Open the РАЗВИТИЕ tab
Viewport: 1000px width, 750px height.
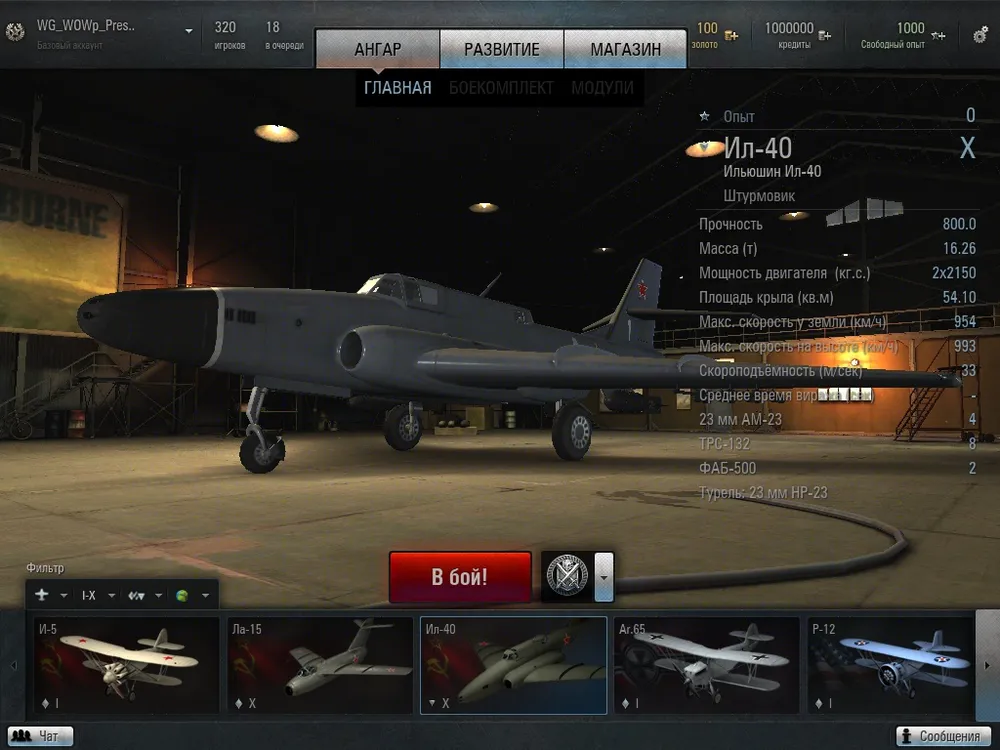point(501,49)
